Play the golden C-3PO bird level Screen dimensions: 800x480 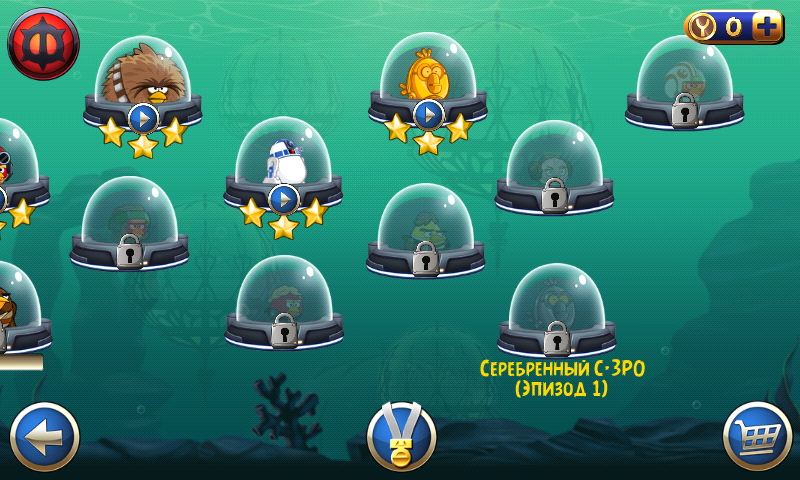click(428, 114)
